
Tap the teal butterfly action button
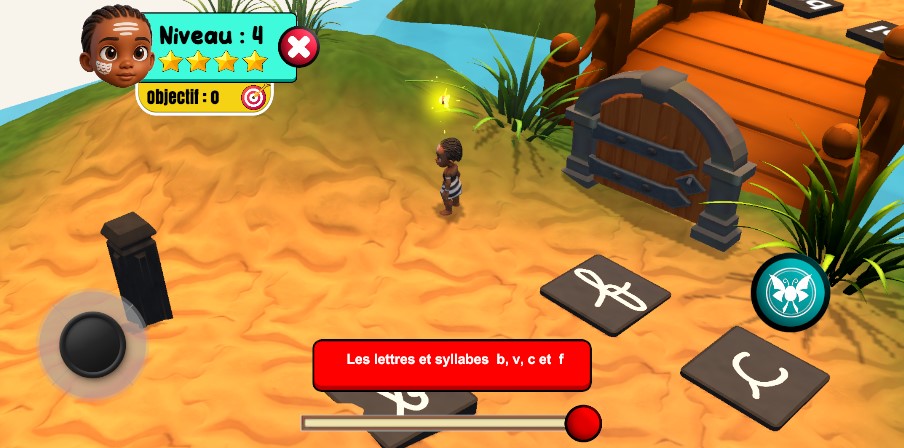click(790, 292)
